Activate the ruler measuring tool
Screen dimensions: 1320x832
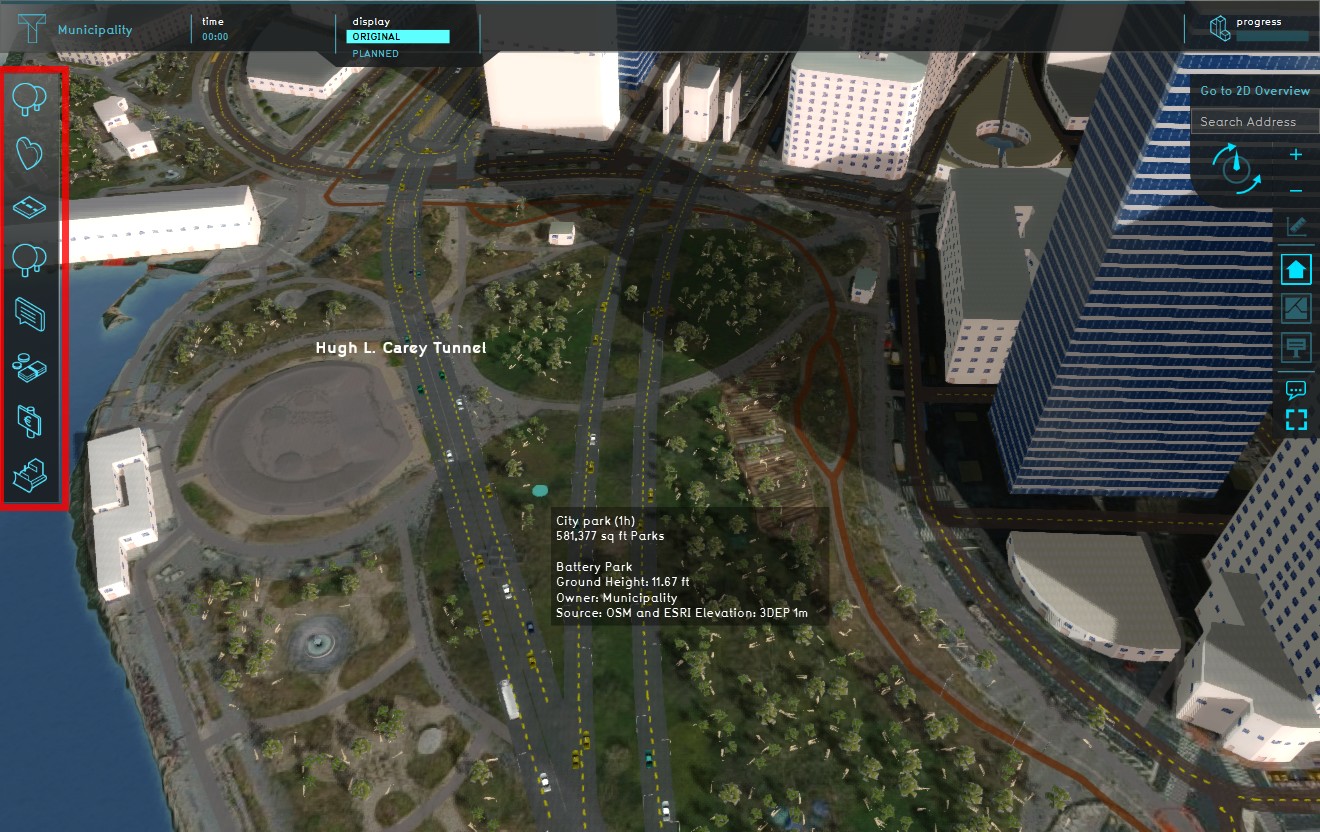point(1296,227)
